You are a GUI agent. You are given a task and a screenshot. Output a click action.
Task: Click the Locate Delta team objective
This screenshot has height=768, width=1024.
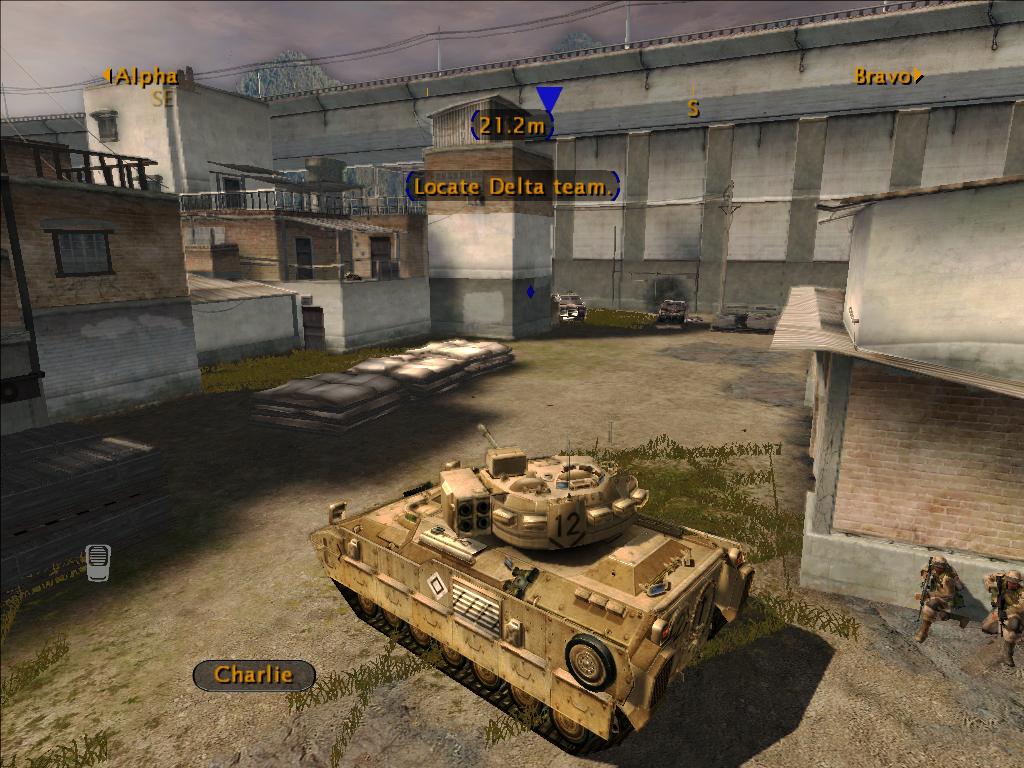click(x=513, y=186)
